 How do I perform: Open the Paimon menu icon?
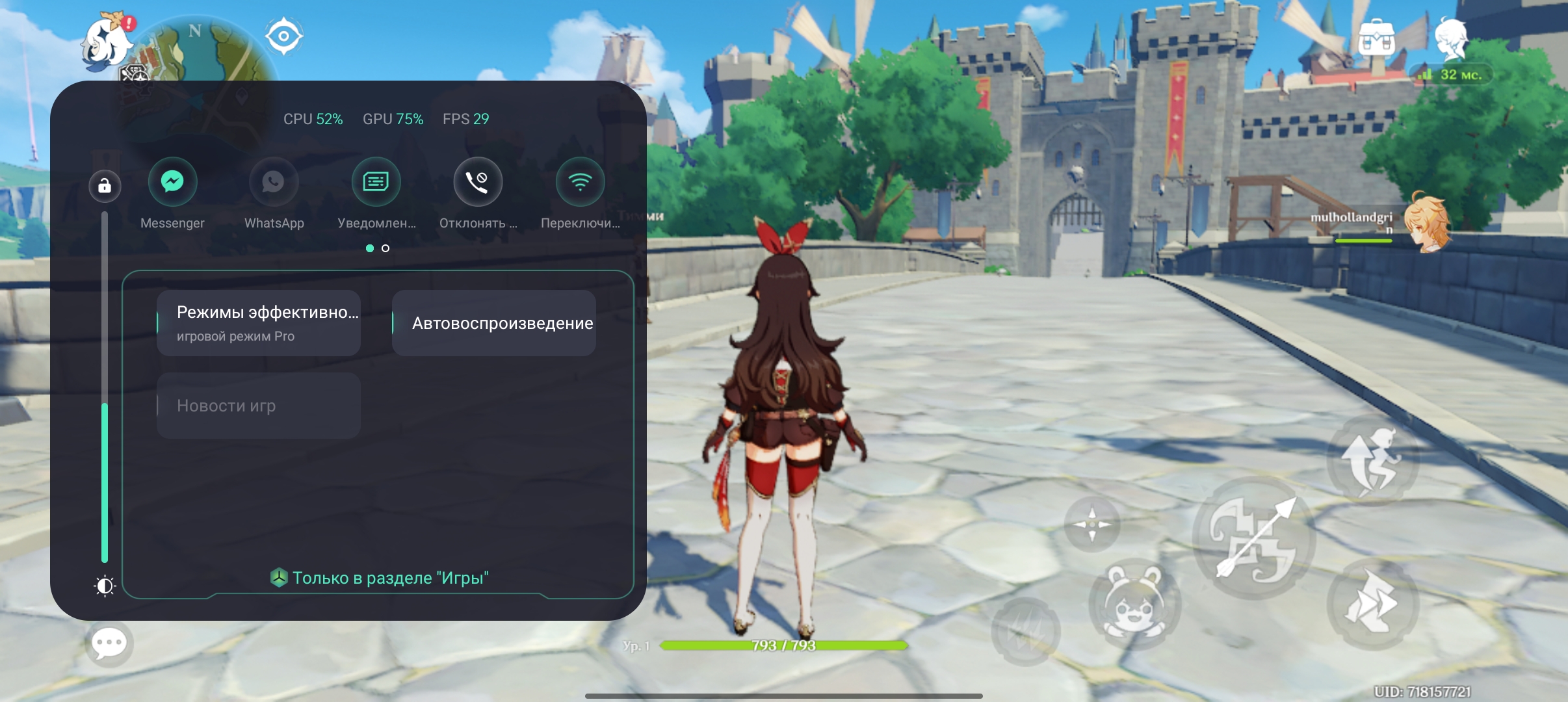click(x=107, y=44)
